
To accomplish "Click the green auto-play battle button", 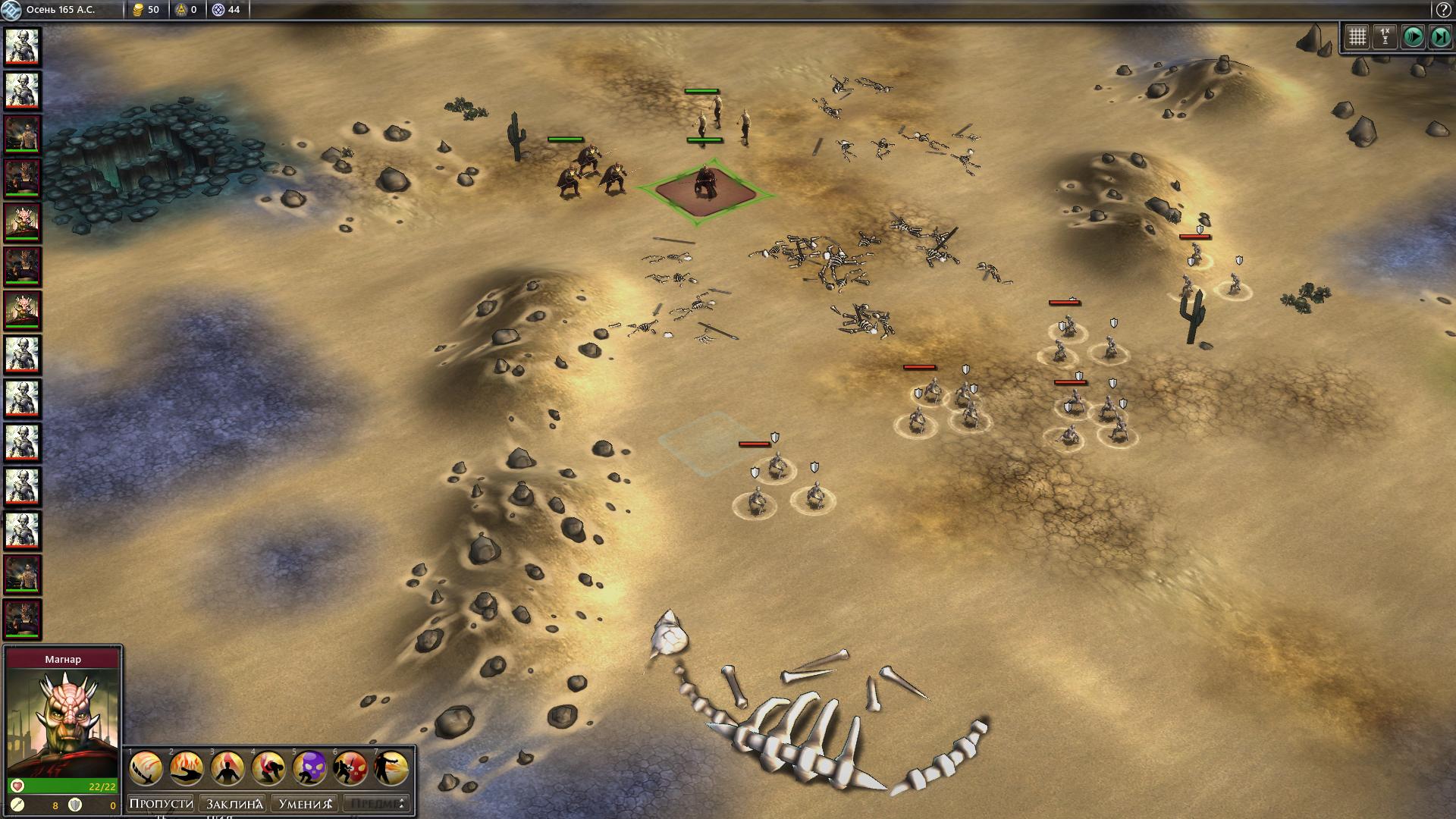I will pos(1412,36).
